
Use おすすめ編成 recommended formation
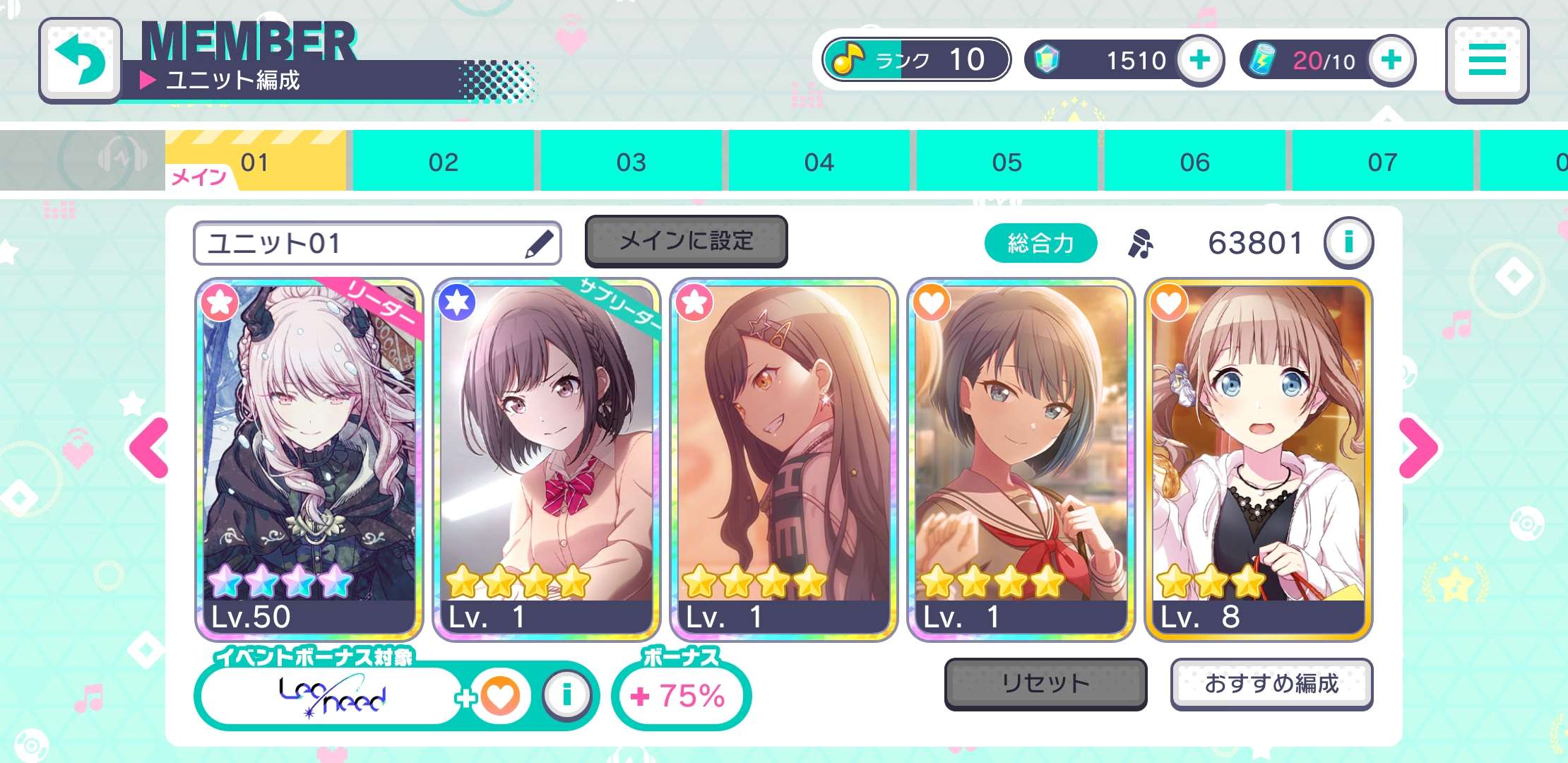[1271, 683]
